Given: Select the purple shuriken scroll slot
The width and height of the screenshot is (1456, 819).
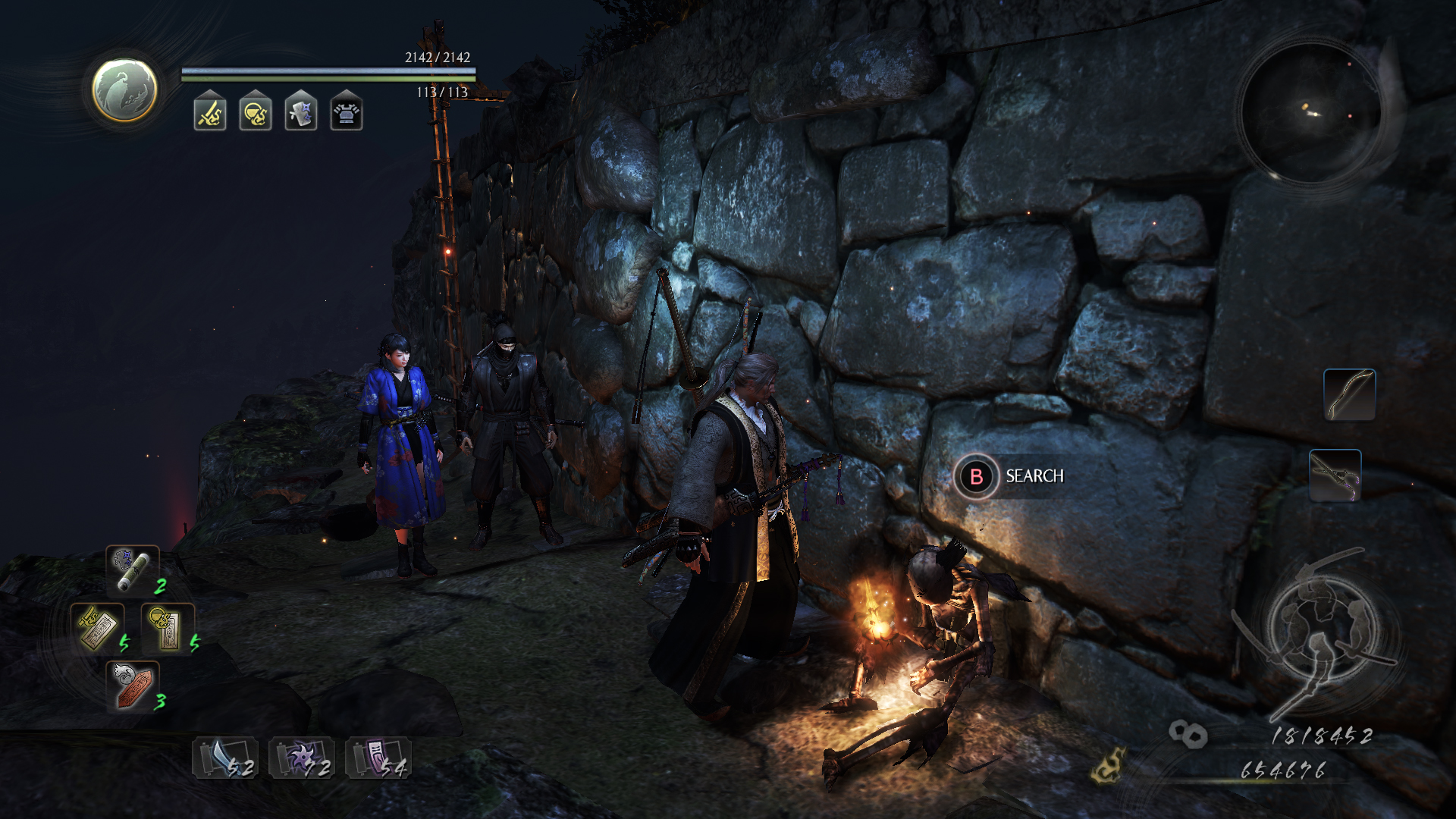Looking at the screenshot, I should click(302, 758).
